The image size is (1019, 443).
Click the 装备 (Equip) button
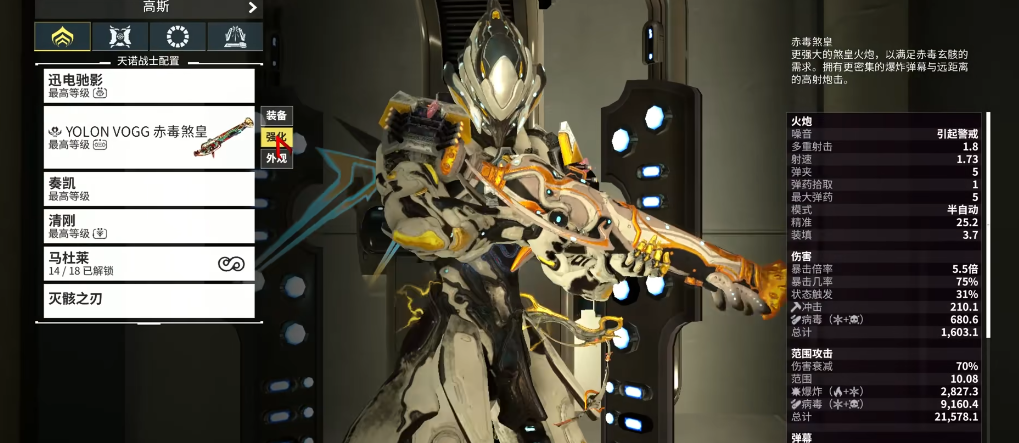point(276,116)
